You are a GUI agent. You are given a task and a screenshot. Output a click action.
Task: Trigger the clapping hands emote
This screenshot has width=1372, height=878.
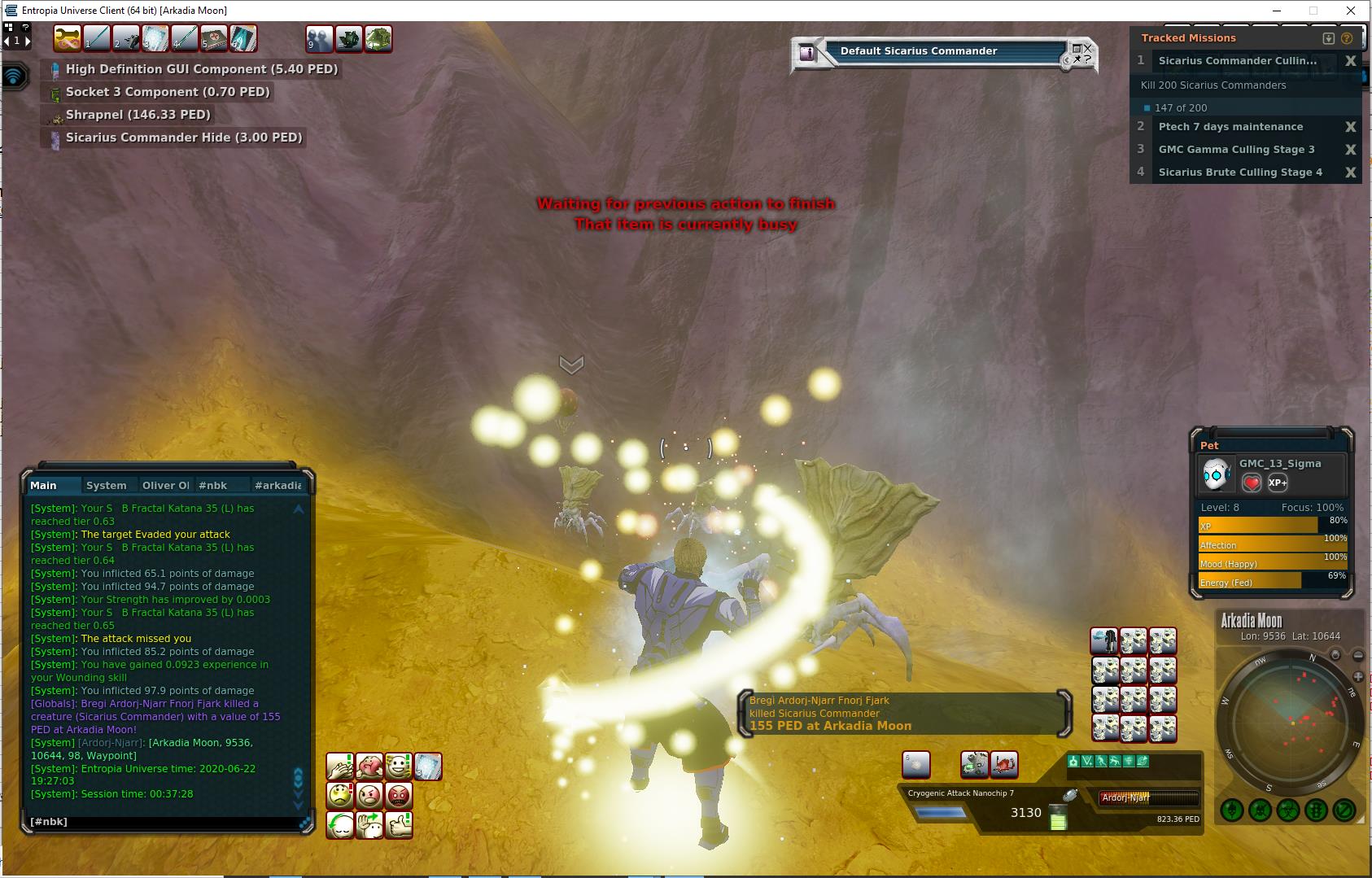(x=340, y=767)
